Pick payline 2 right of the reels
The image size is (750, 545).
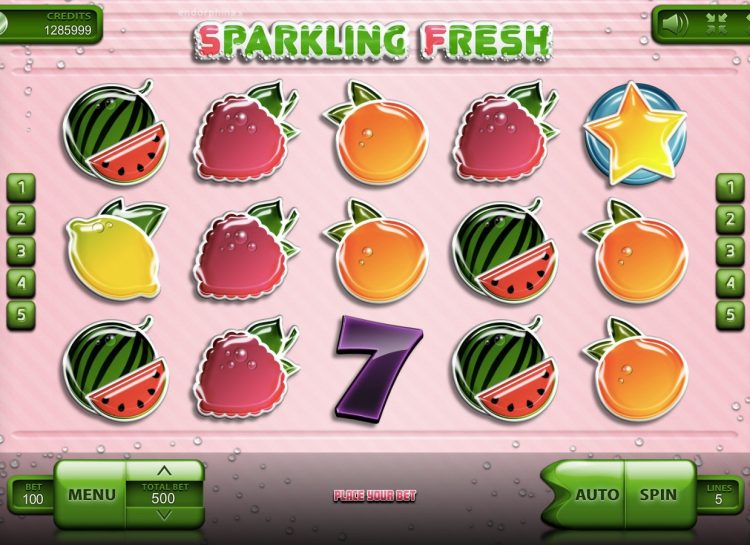[728, 217]
